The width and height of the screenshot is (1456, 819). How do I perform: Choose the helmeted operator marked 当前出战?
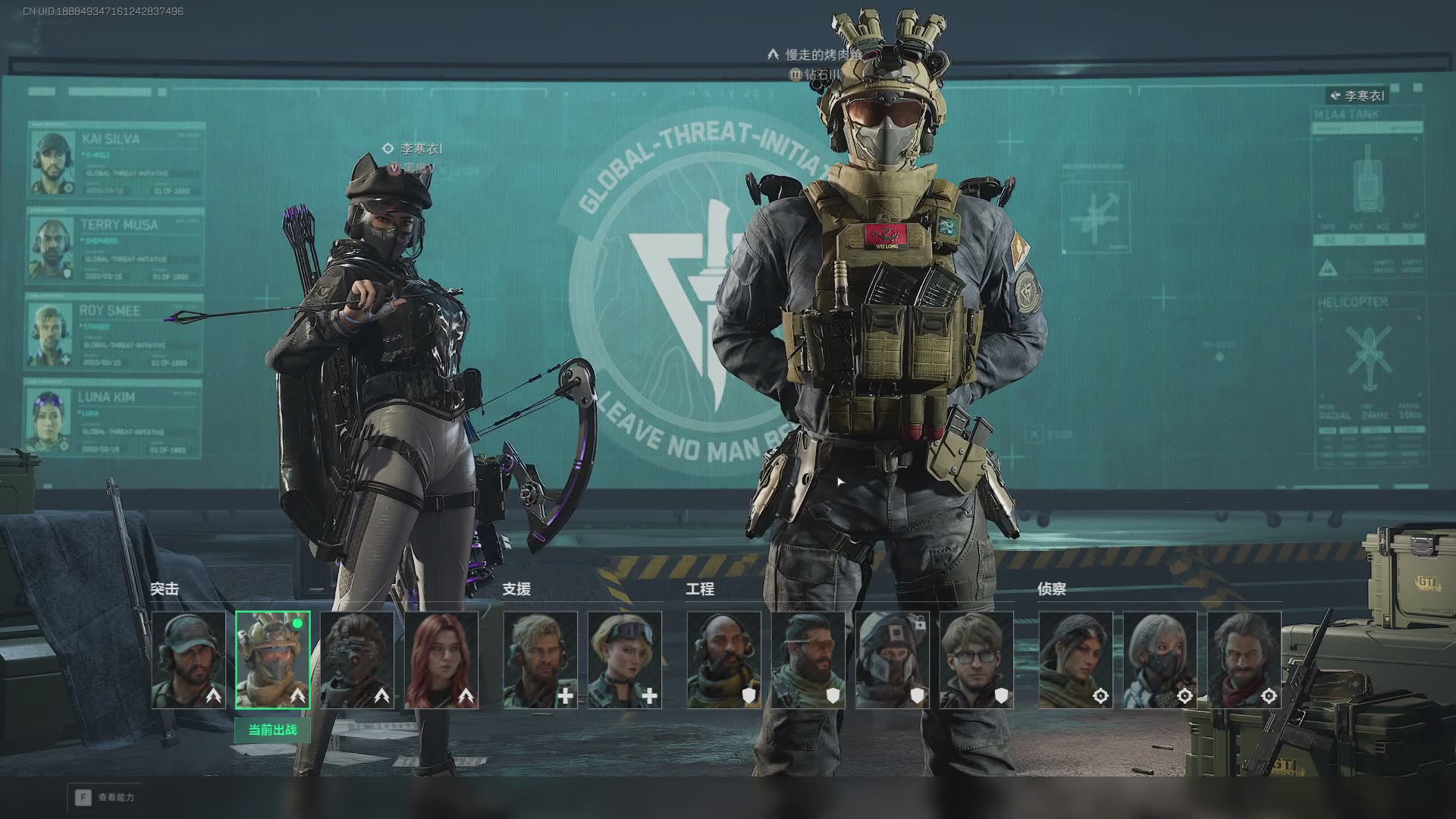pyautogui.click(x=273, y=660)
